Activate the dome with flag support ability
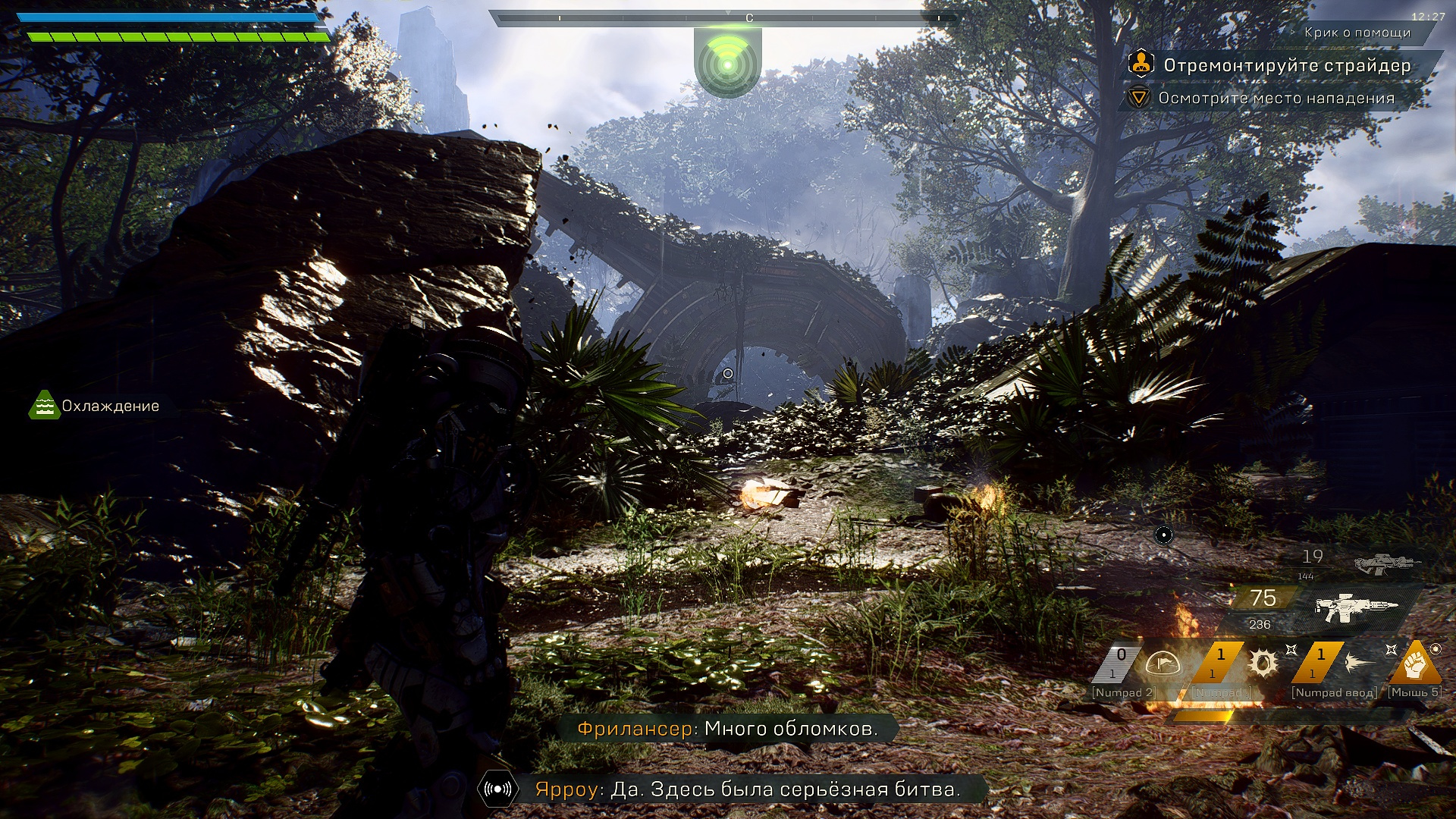This screenshot has width=1456, height=819. click(x=1162, y=664)
